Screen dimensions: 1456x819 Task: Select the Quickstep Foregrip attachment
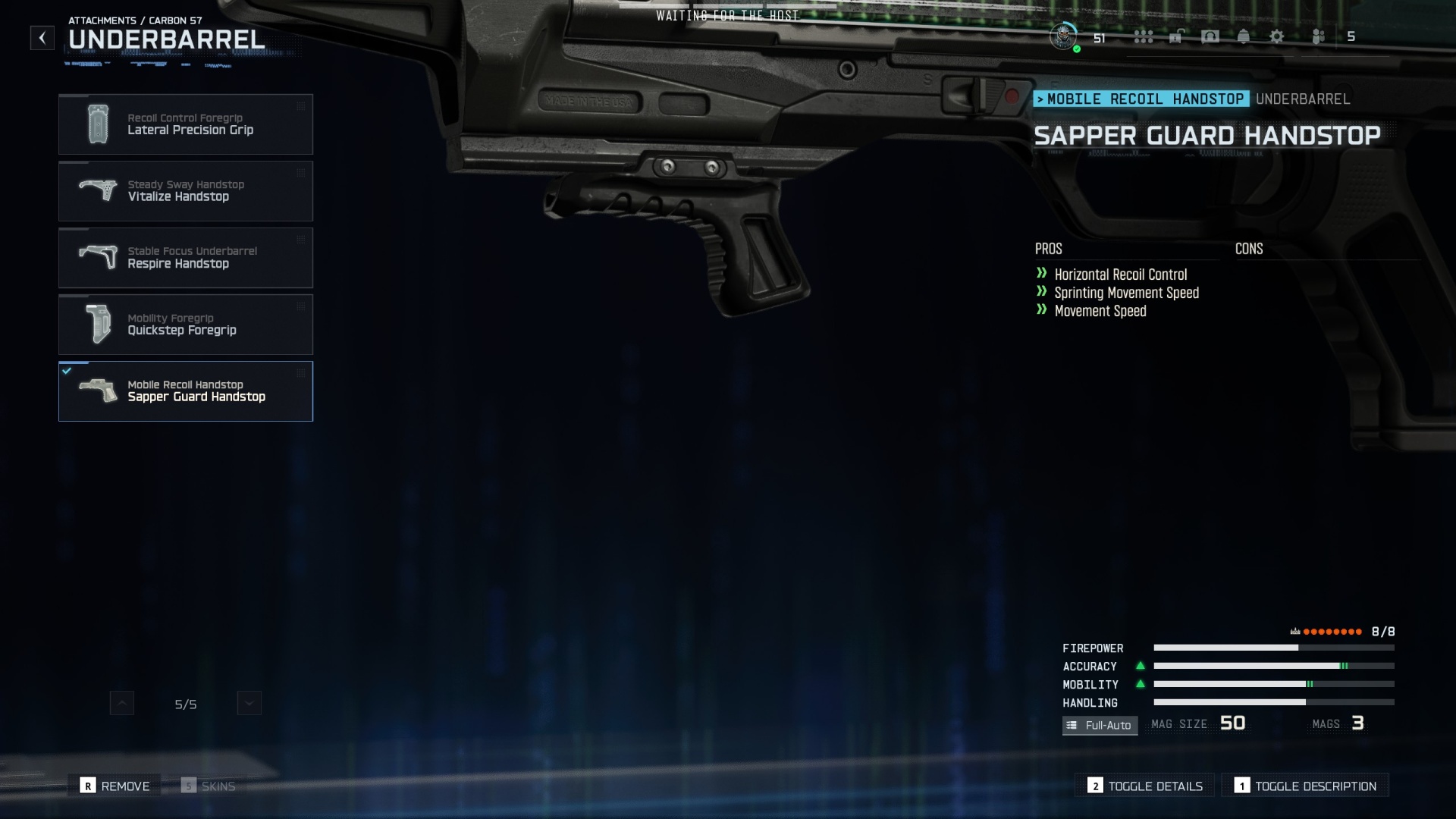click(x=186, y=325)
